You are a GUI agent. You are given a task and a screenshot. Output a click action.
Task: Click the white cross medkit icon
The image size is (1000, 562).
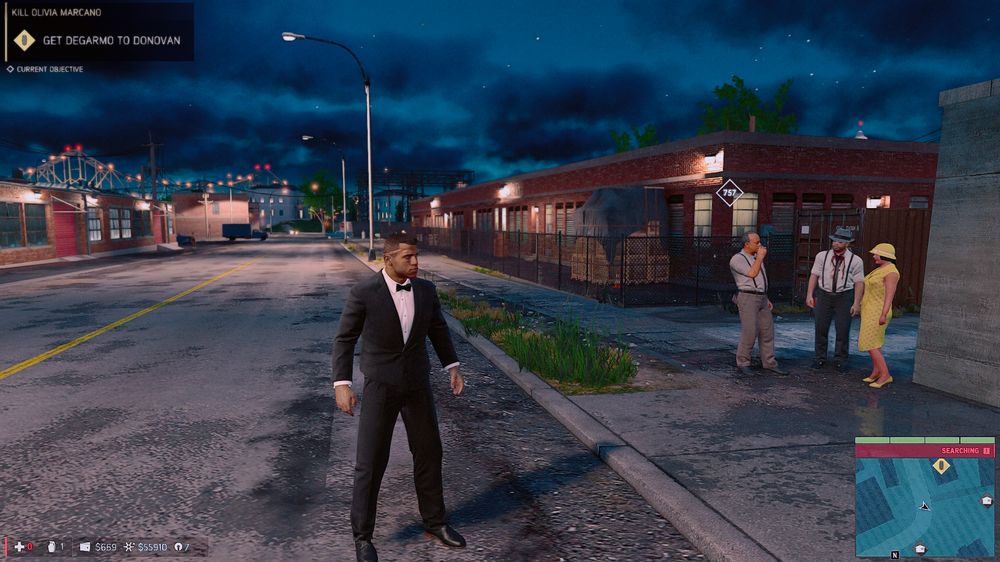18,547
